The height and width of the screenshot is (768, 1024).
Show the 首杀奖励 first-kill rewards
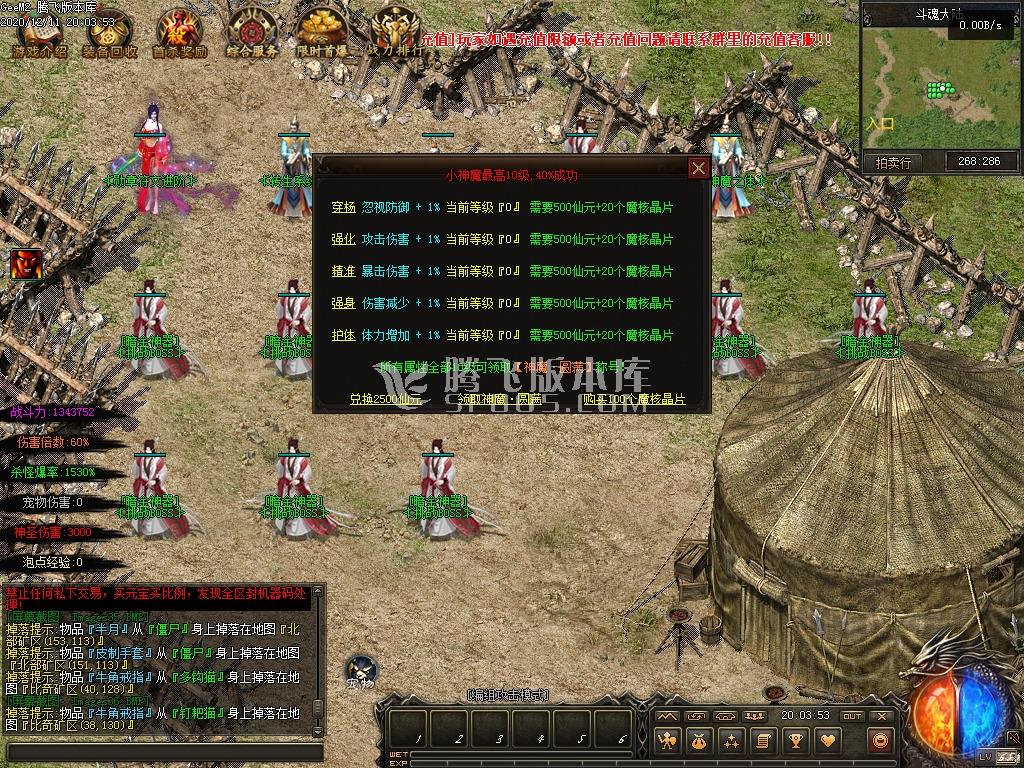[179, 34]
